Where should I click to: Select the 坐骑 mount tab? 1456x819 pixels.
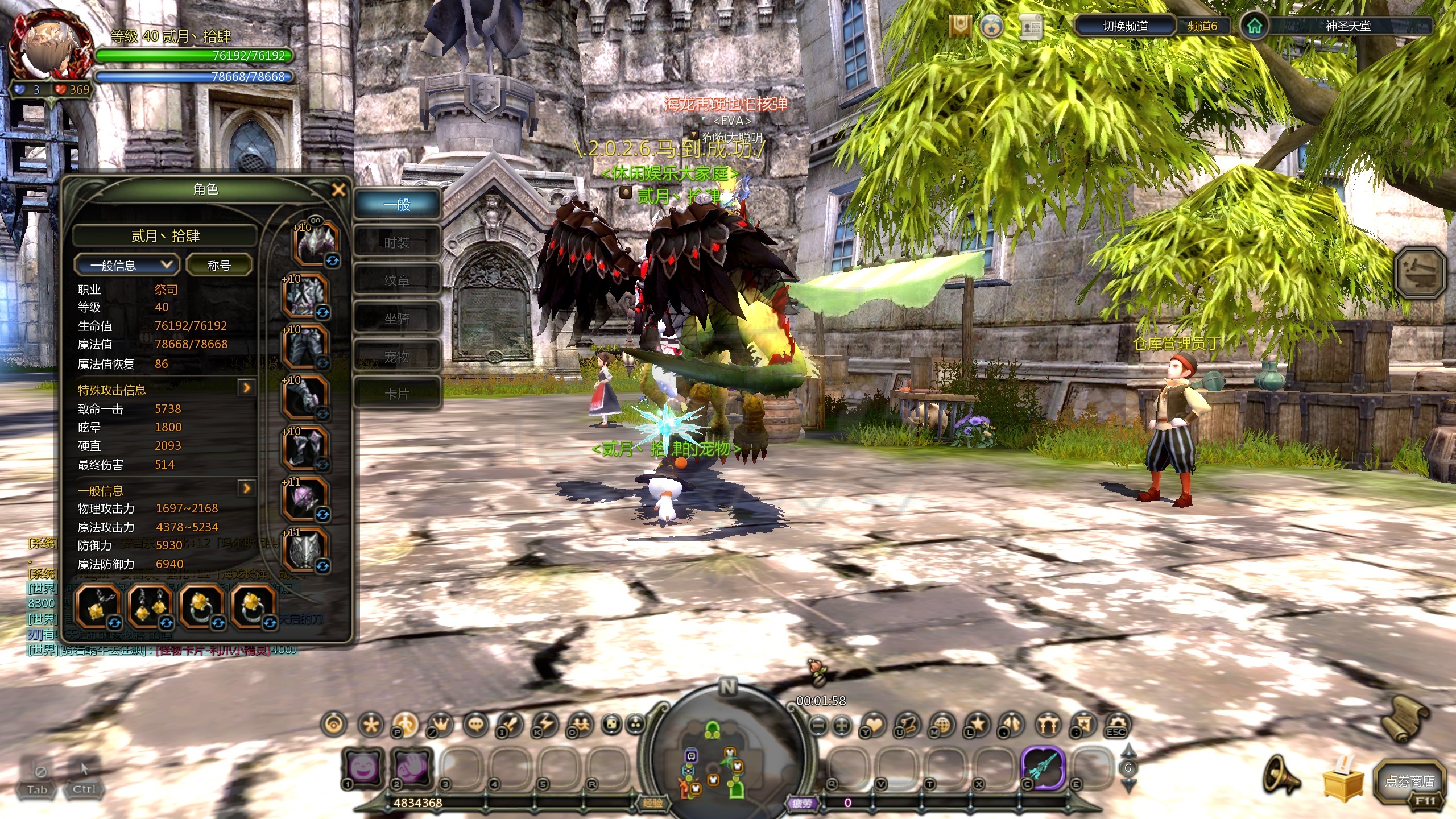pos(397,319)
